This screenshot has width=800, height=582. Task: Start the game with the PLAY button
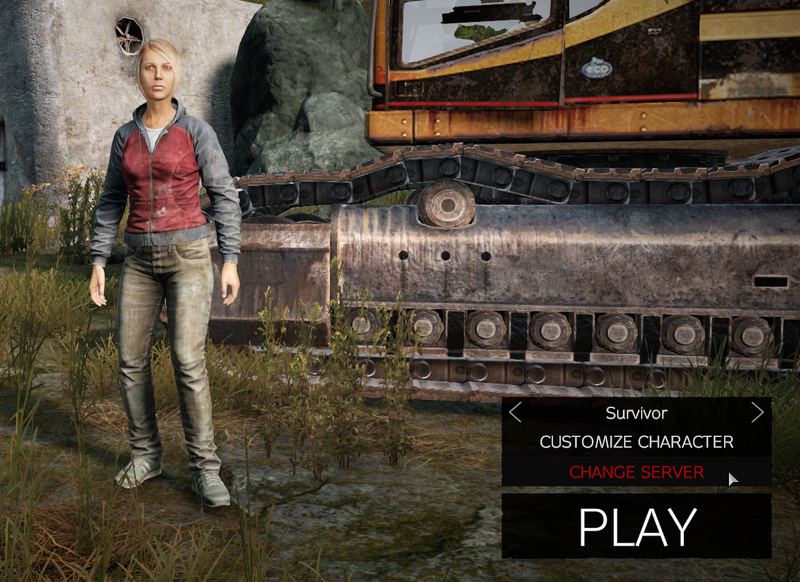636,526
